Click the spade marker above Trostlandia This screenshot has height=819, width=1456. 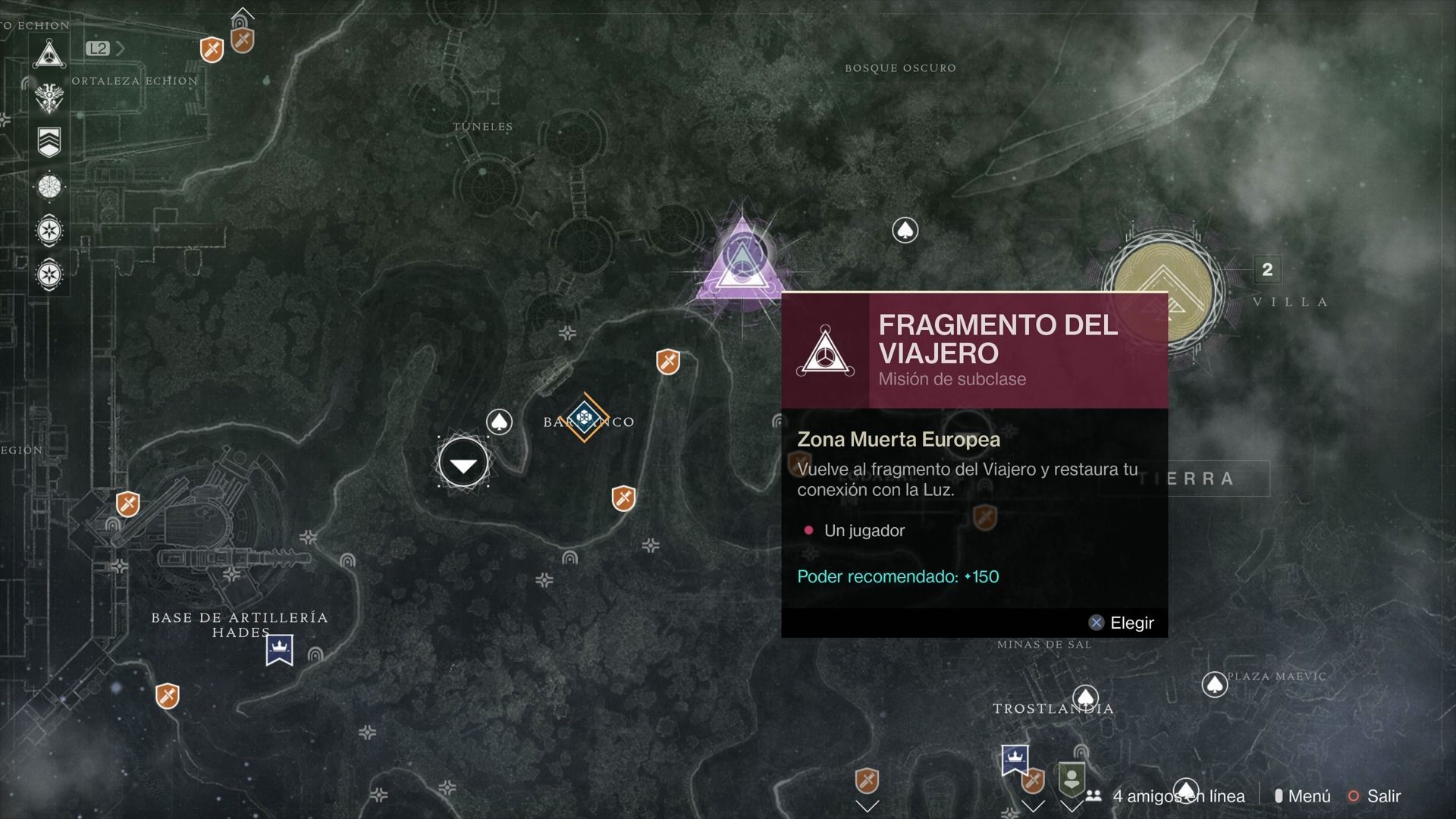1085,697
